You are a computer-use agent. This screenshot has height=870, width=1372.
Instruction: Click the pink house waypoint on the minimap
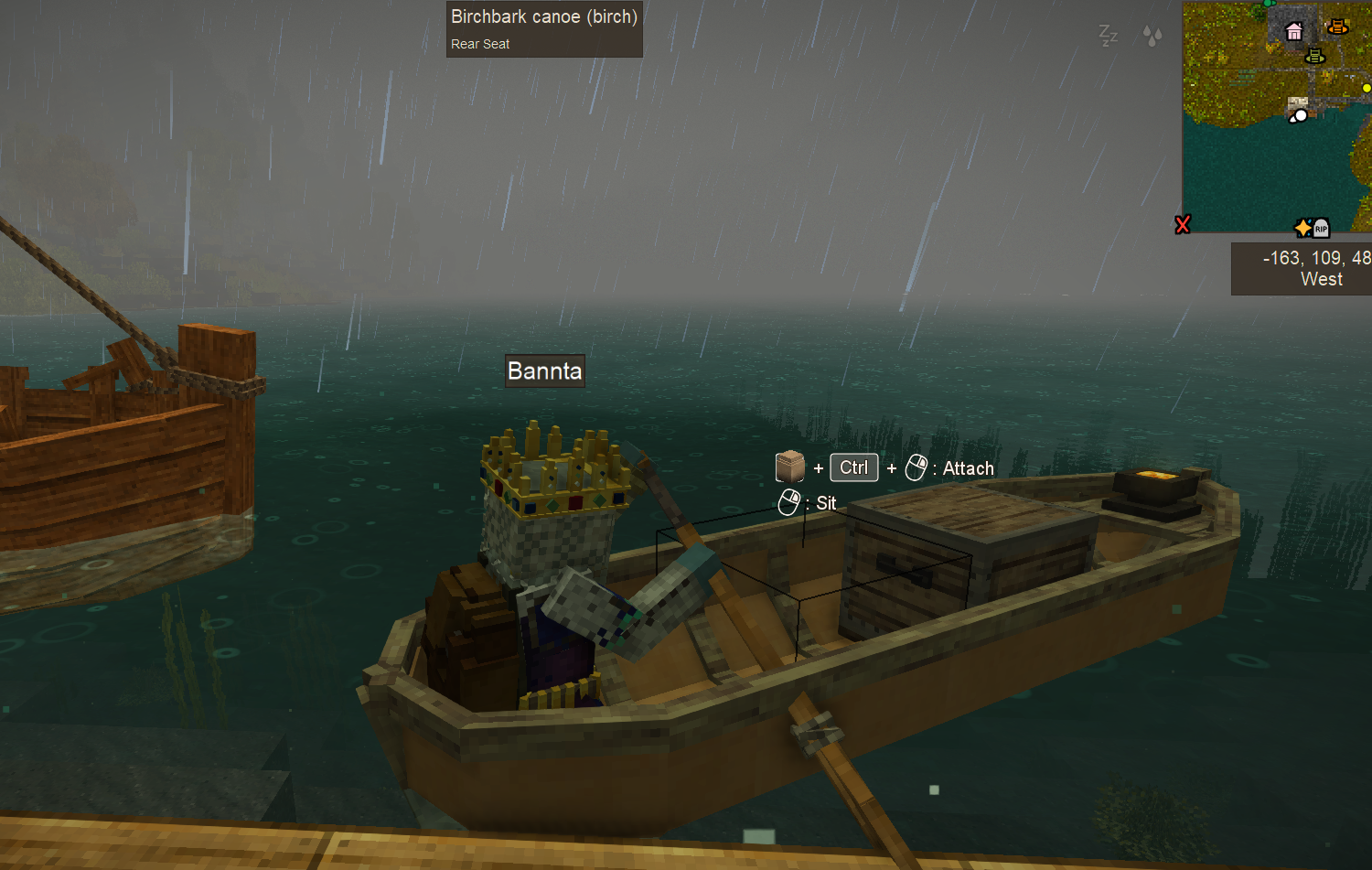[1294, 32]
